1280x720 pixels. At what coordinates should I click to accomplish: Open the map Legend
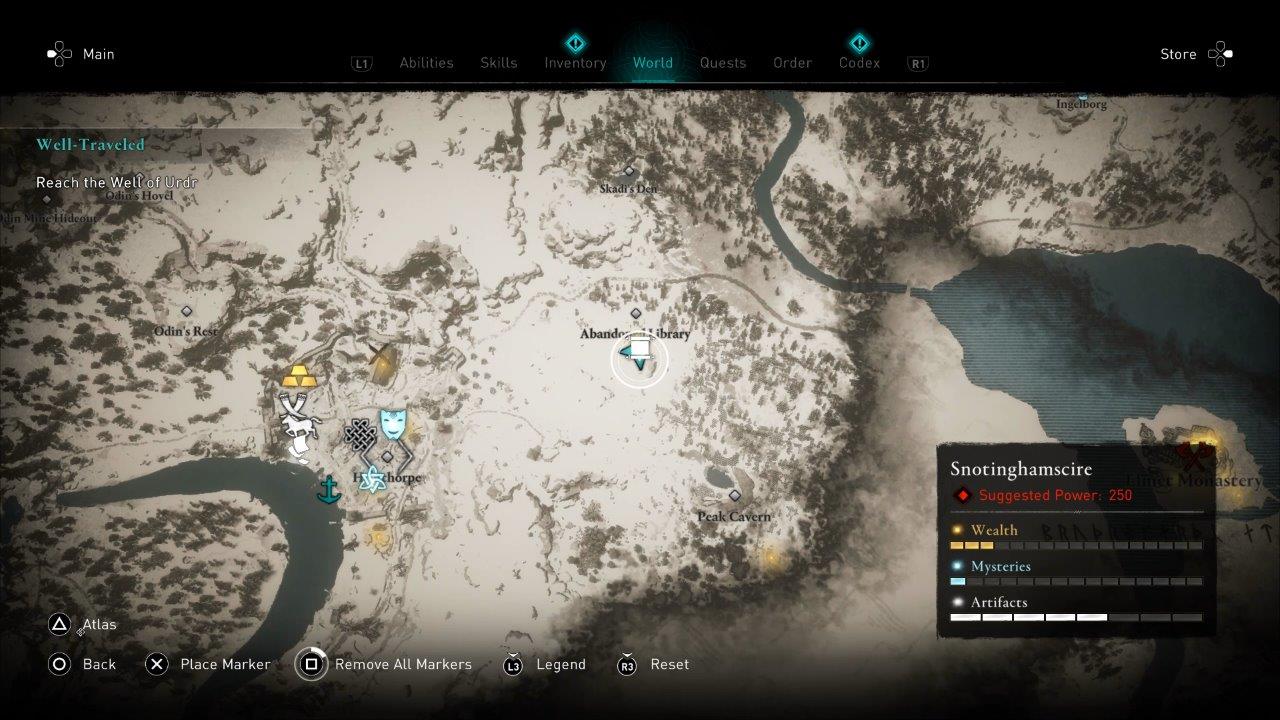coord(560,664)
